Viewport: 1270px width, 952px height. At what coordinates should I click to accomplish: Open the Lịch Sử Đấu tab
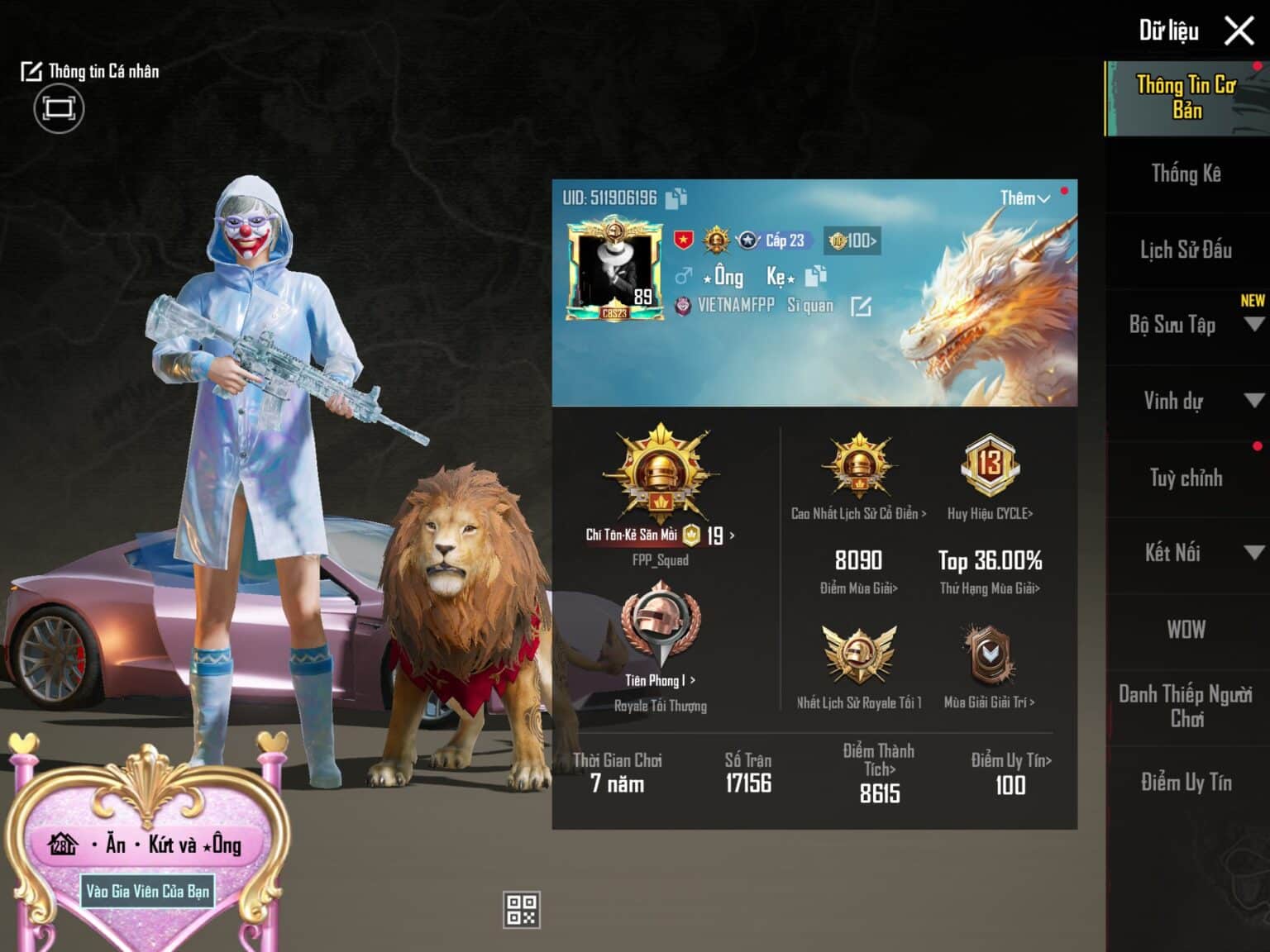[x=1186, y=250]
